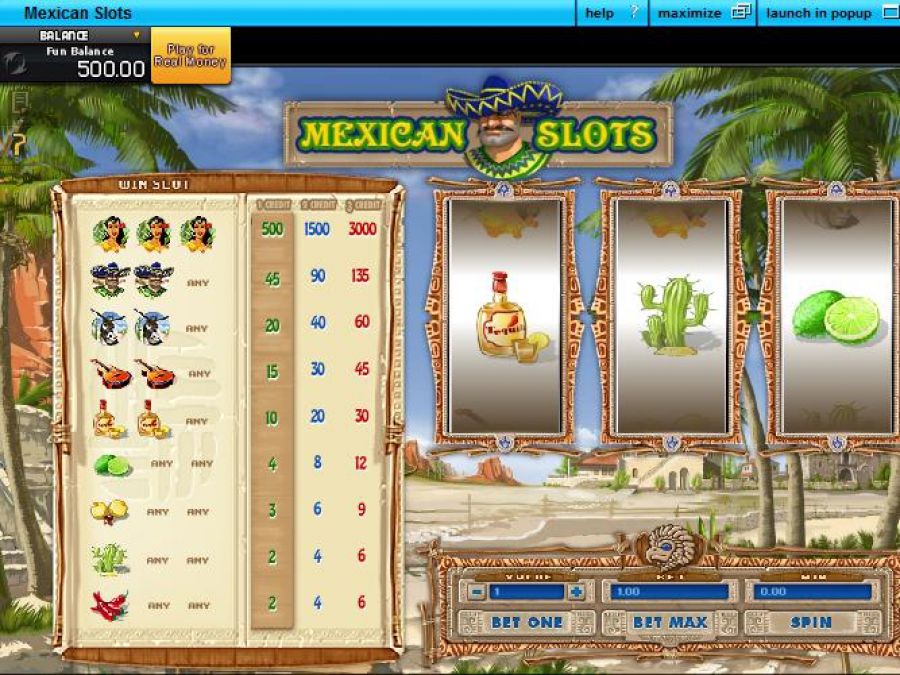The width and height of the screenshot is (900, 675).
Task: Place the maximum bet with Bet Max
Action: point(669,622)
